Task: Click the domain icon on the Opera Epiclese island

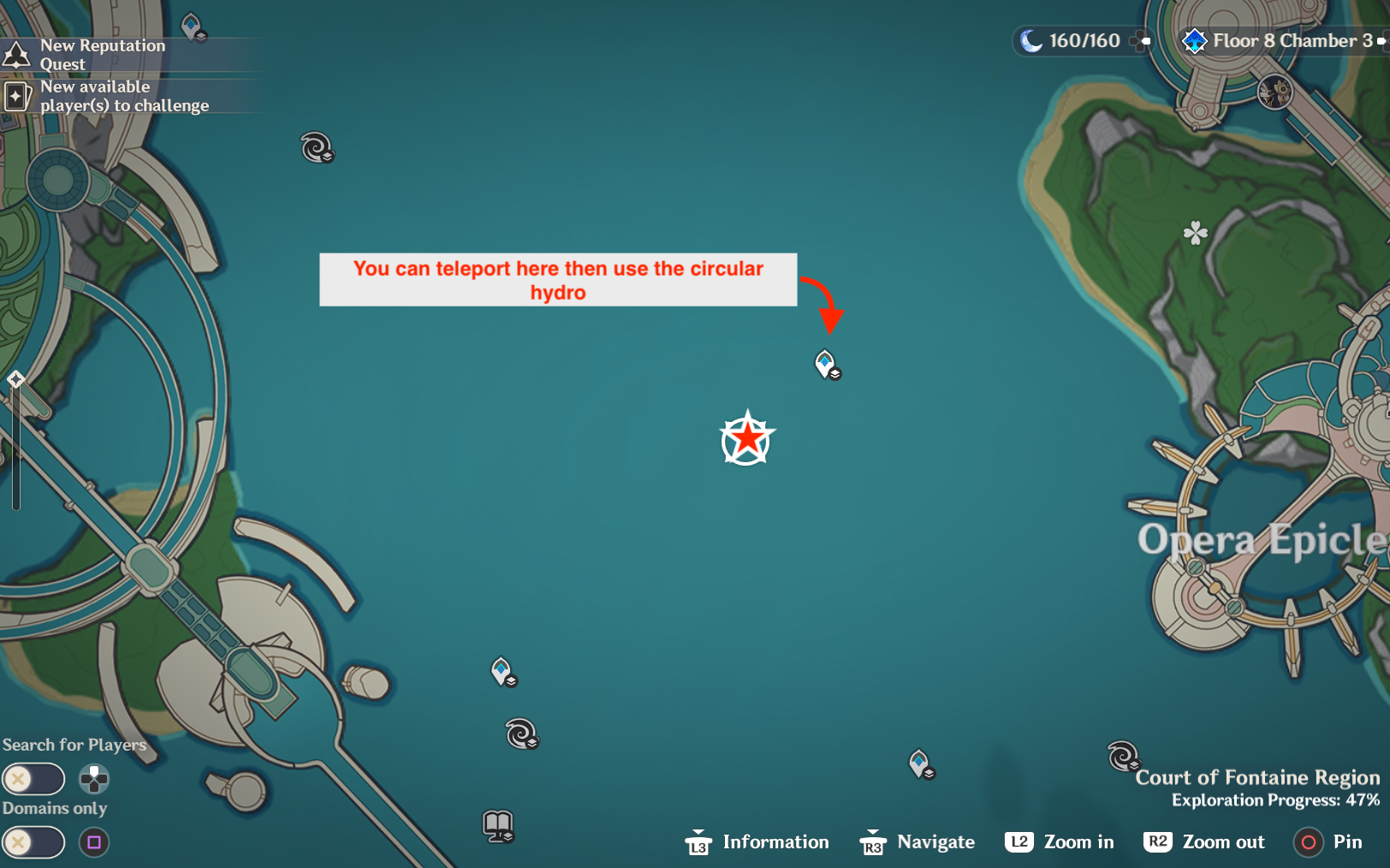Action: (x=1274, y=92)
